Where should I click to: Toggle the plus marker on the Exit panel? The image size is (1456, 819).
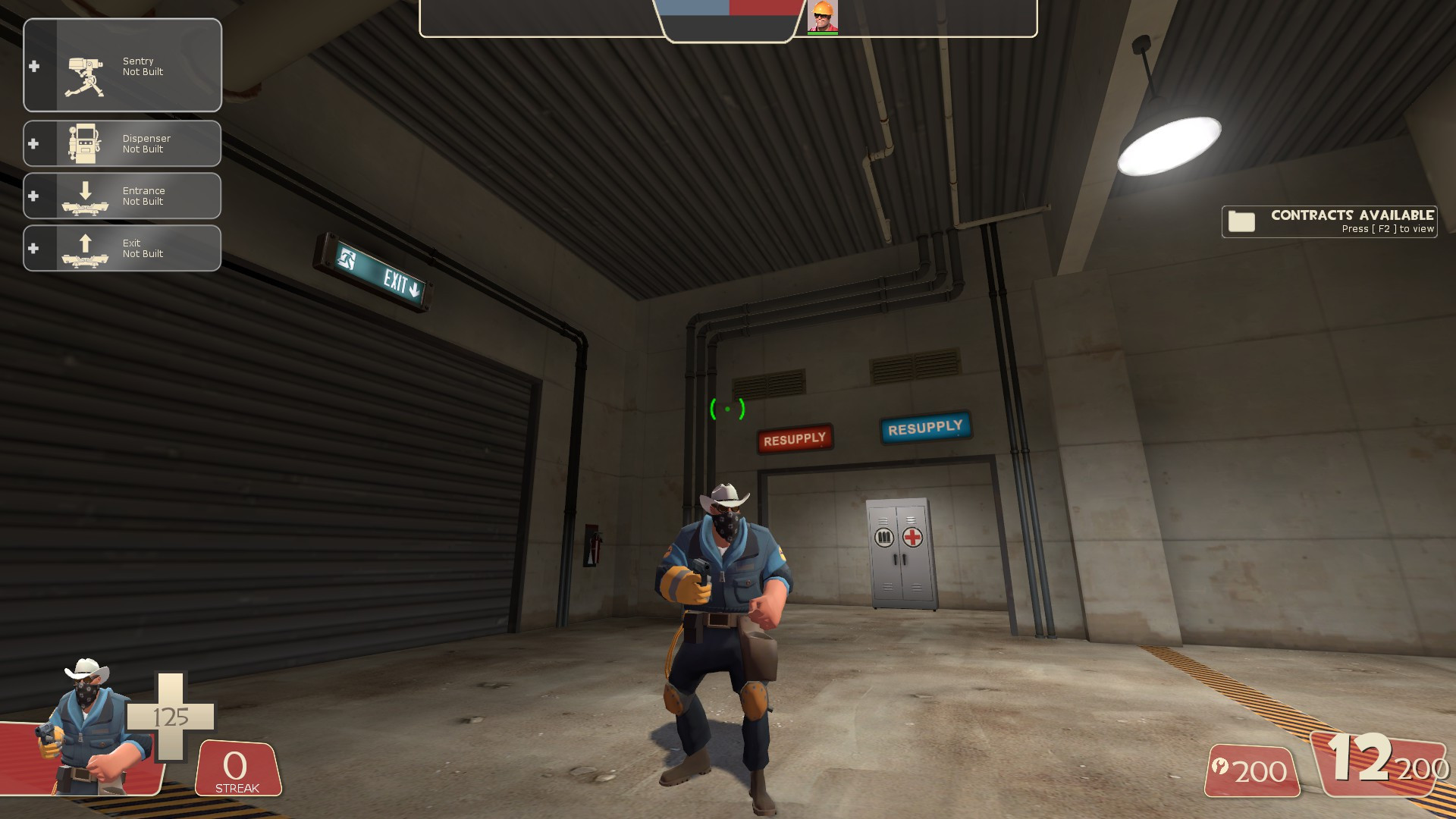(33, 248)
